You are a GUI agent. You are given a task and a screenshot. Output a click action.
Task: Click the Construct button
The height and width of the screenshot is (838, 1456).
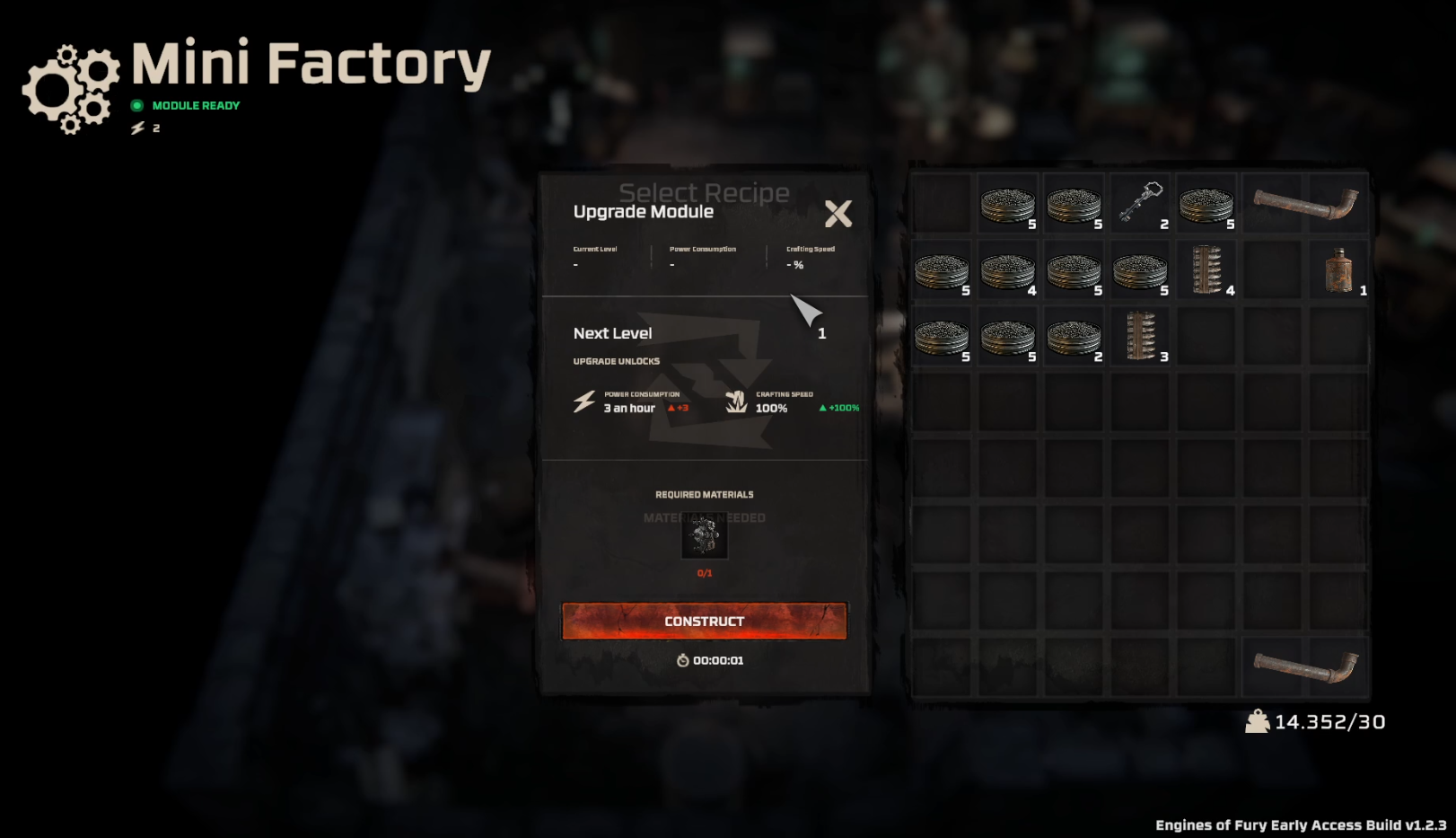pyautogui.click(x=704, y=621)
